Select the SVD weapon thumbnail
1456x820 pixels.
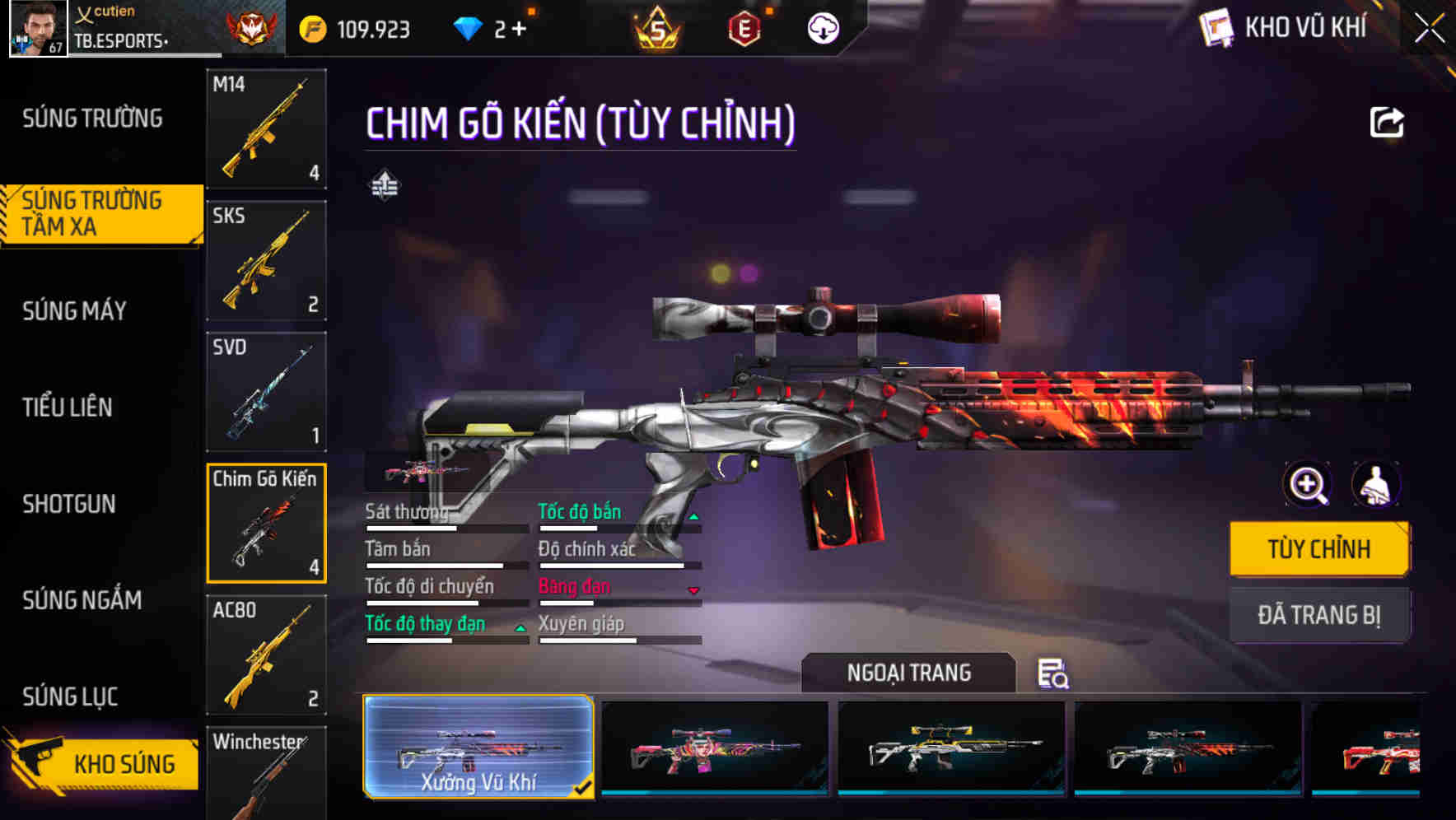click(x=265, y=392)
